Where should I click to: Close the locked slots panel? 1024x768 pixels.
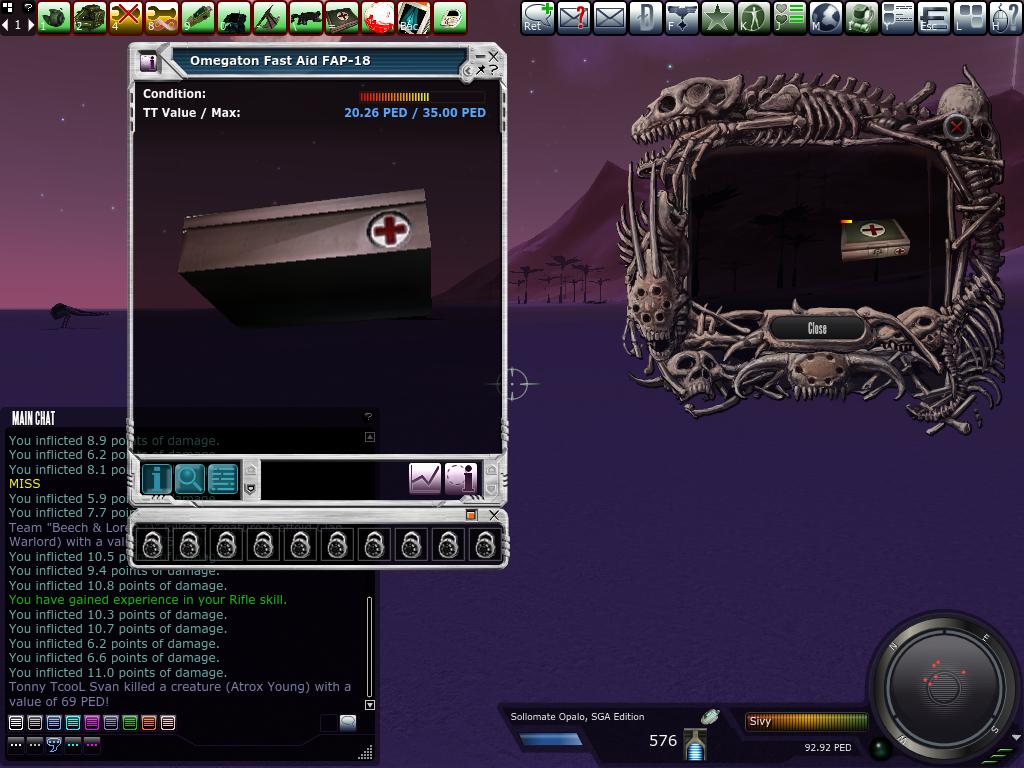pos(494,515)
